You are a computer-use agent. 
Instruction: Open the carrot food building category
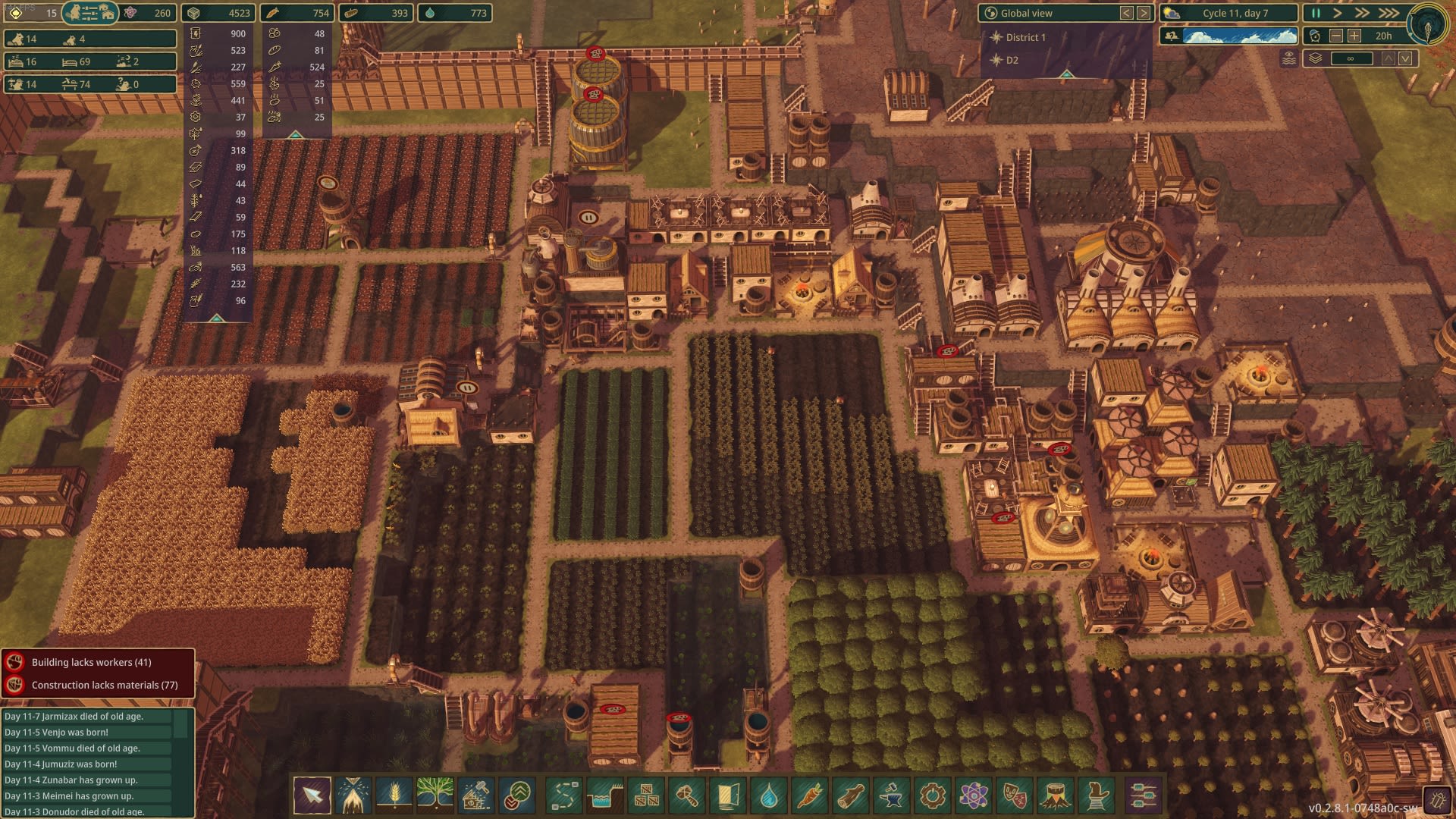click(810, 795)
